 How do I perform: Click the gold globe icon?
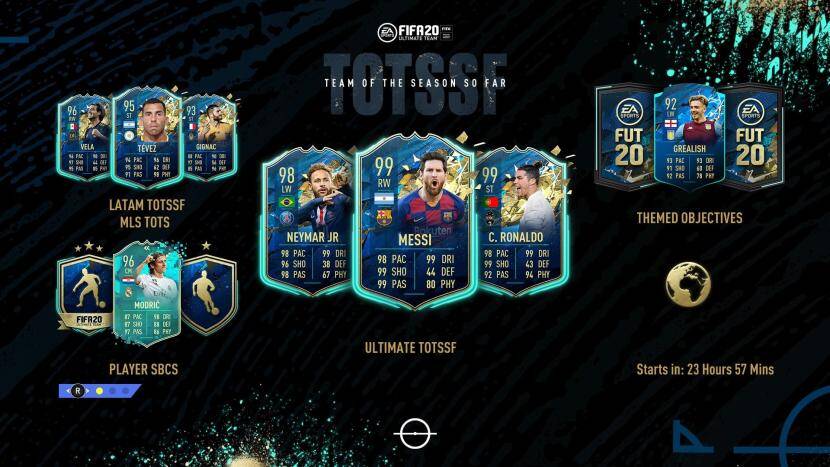point(688,283)
